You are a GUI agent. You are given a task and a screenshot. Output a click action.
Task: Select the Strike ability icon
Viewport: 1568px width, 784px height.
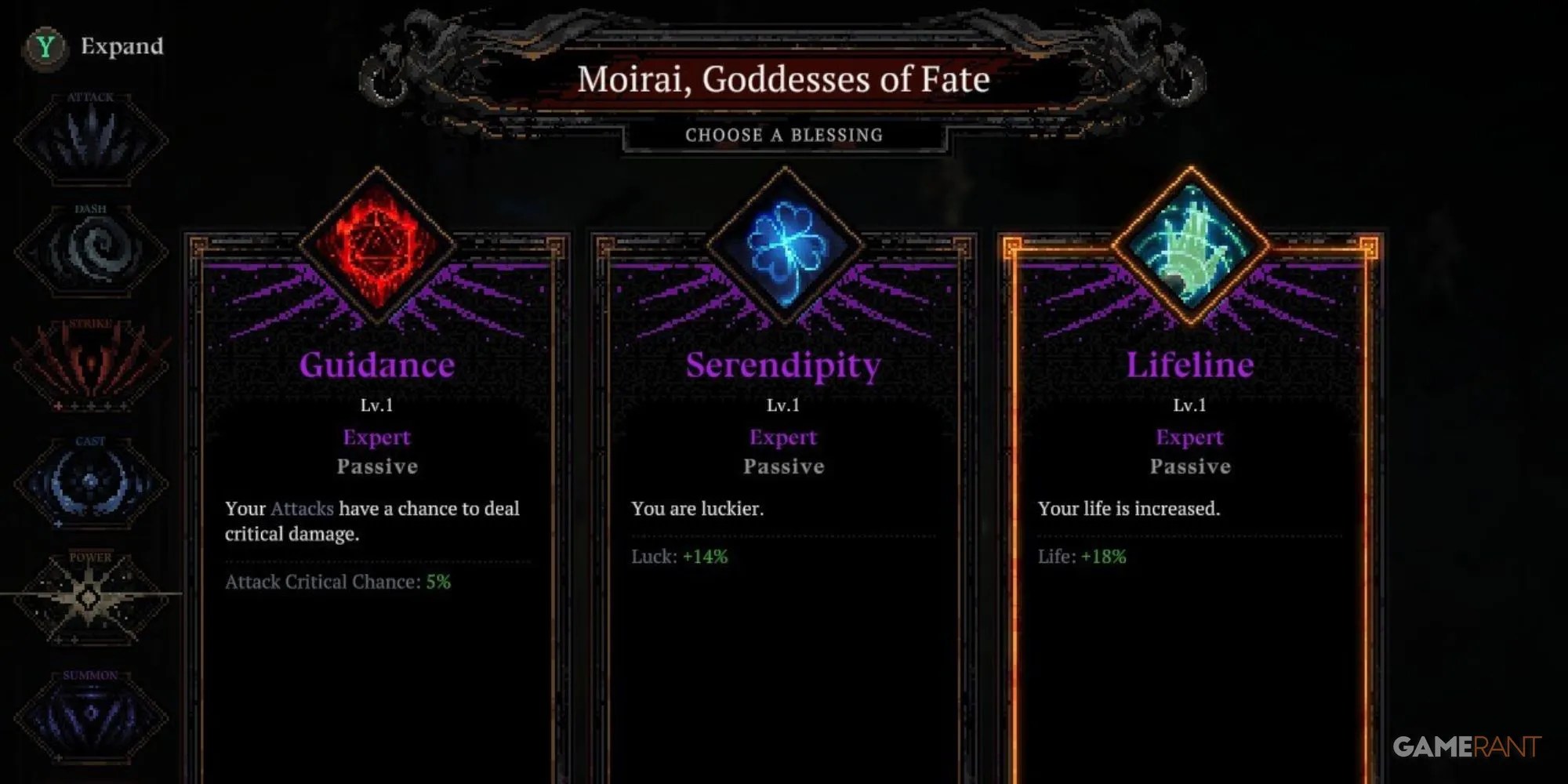(90, 365)
